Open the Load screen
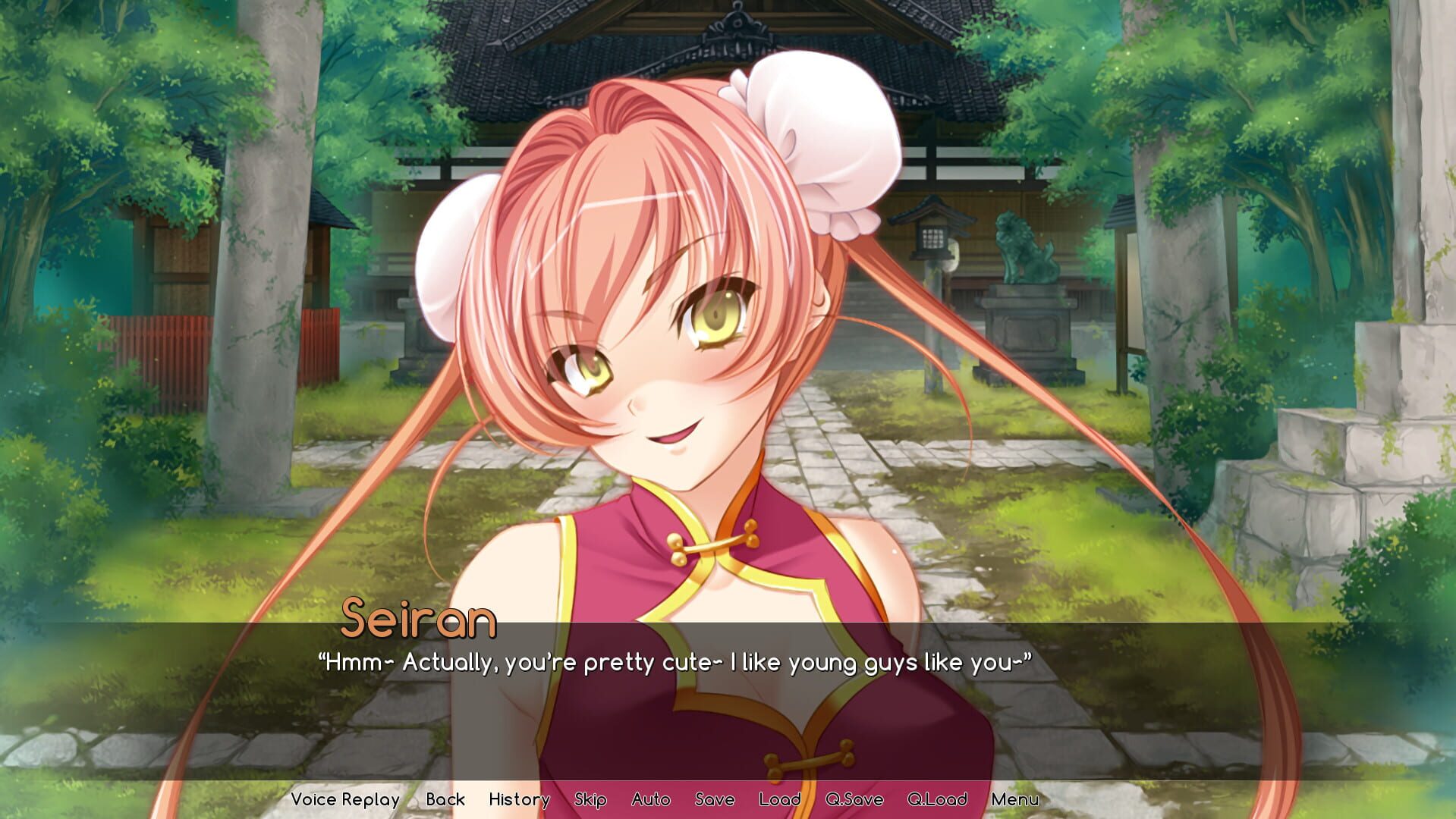 pos(780,799)
